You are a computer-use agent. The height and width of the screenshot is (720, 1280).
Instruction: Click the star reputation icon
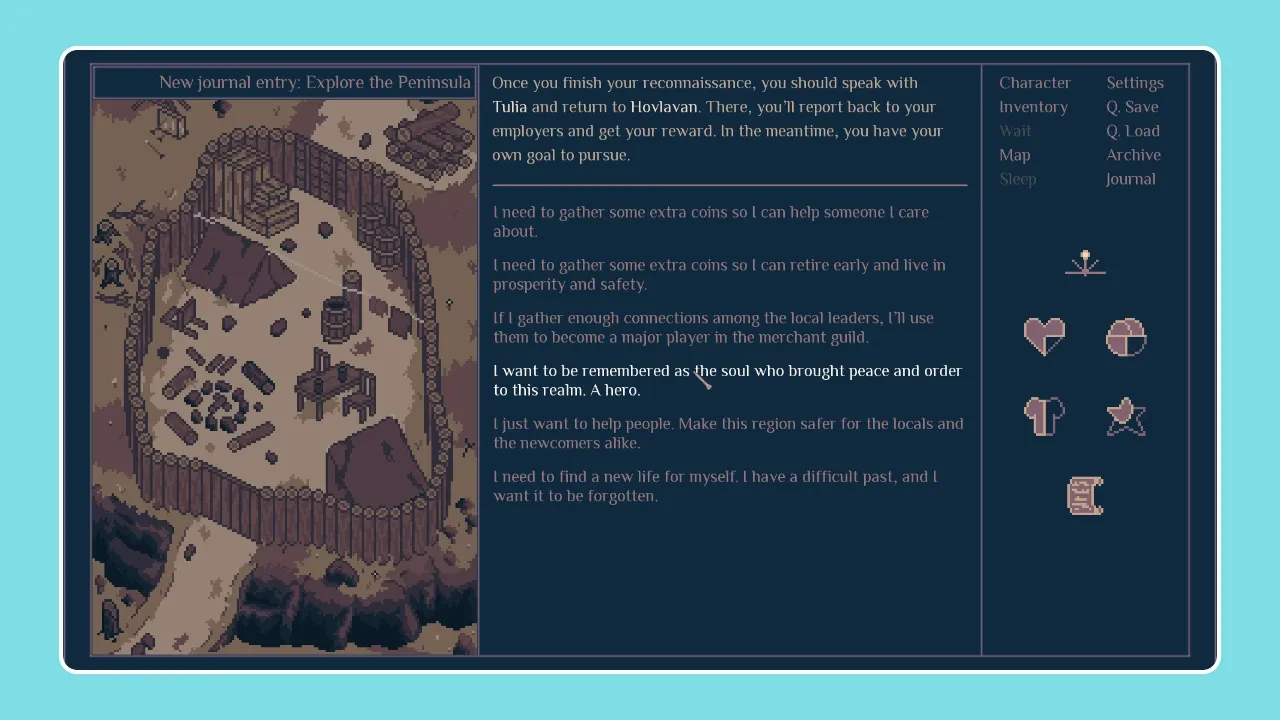pyautogui.click(x=1125, y=416)
